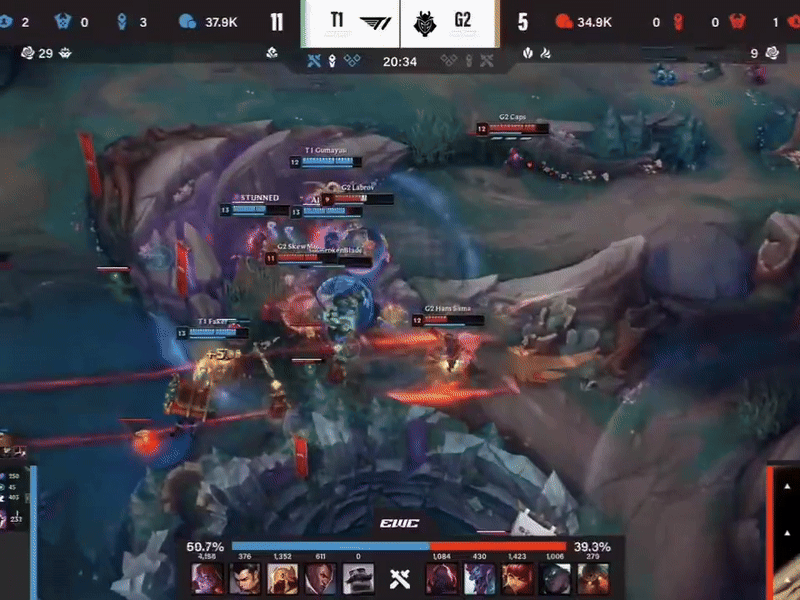
Task: Pick the red-side portrait showing 279 damage
Action: 592,579
